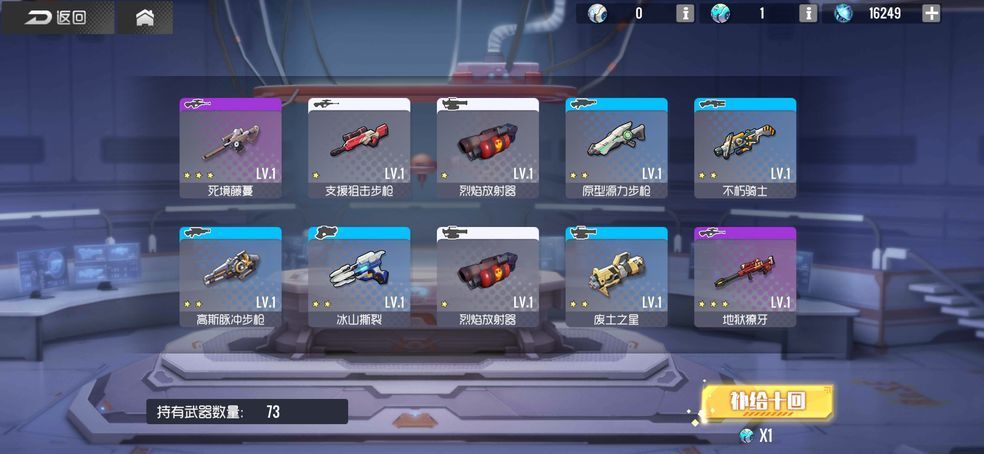Add more crystals with the plus button
Viewport: 984px width, 454px height.
pos(931,13)
